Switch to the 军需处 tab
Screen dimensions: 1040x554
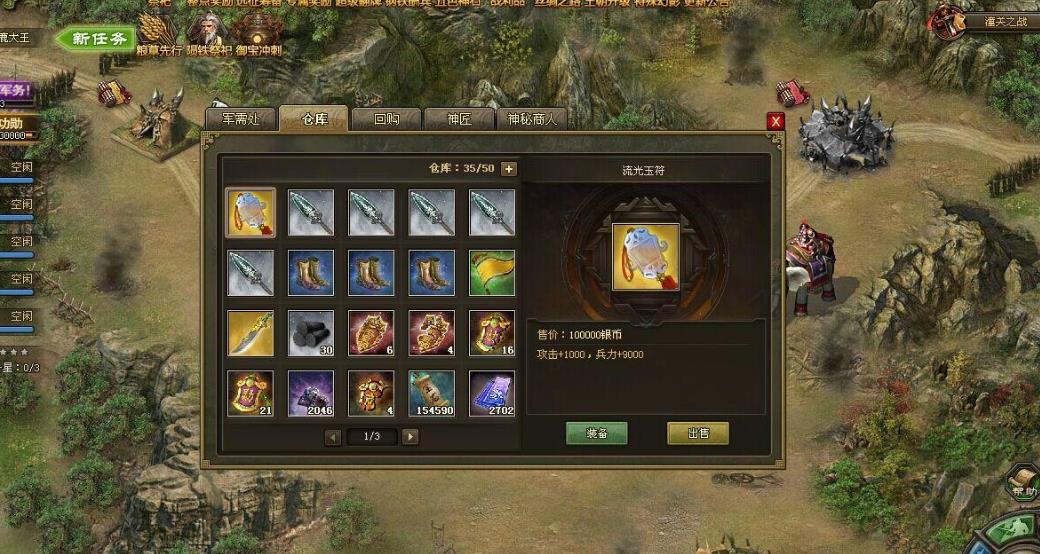point(240,118)
